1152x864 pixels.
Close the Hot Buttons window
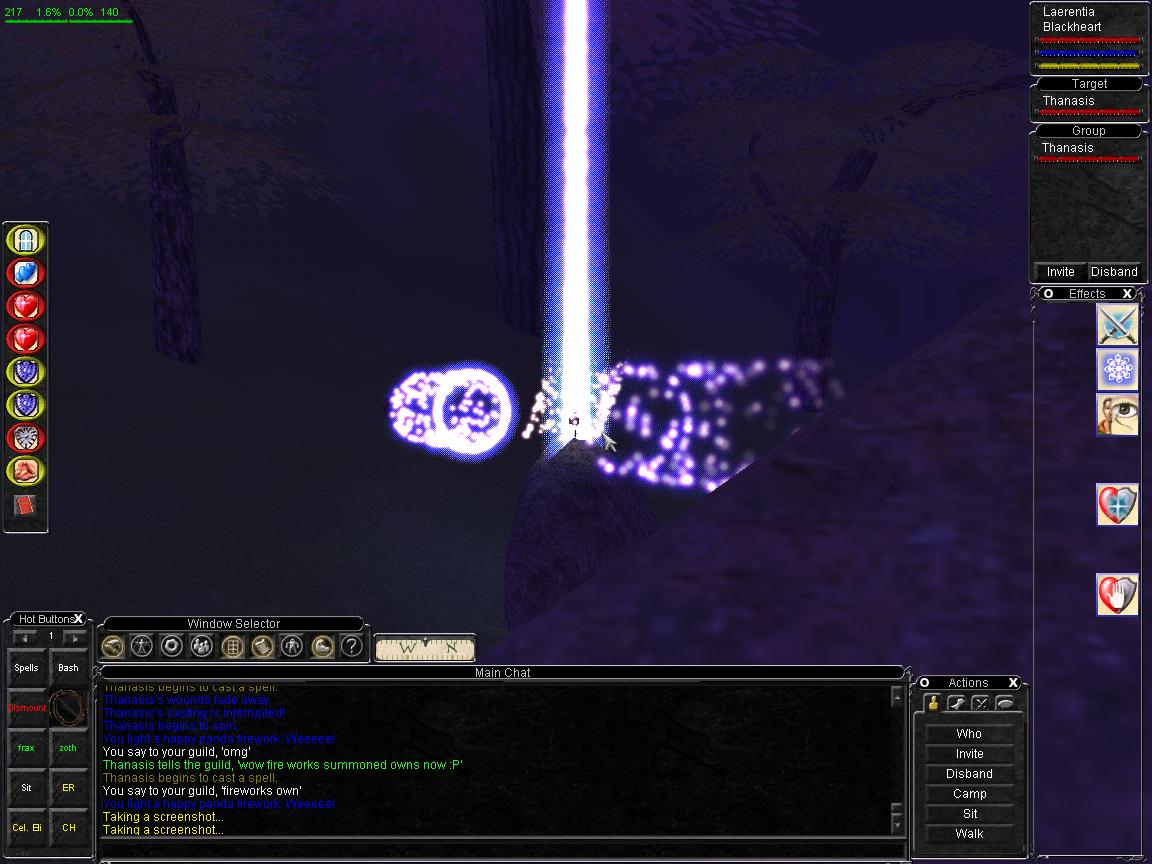pos(78,619)
